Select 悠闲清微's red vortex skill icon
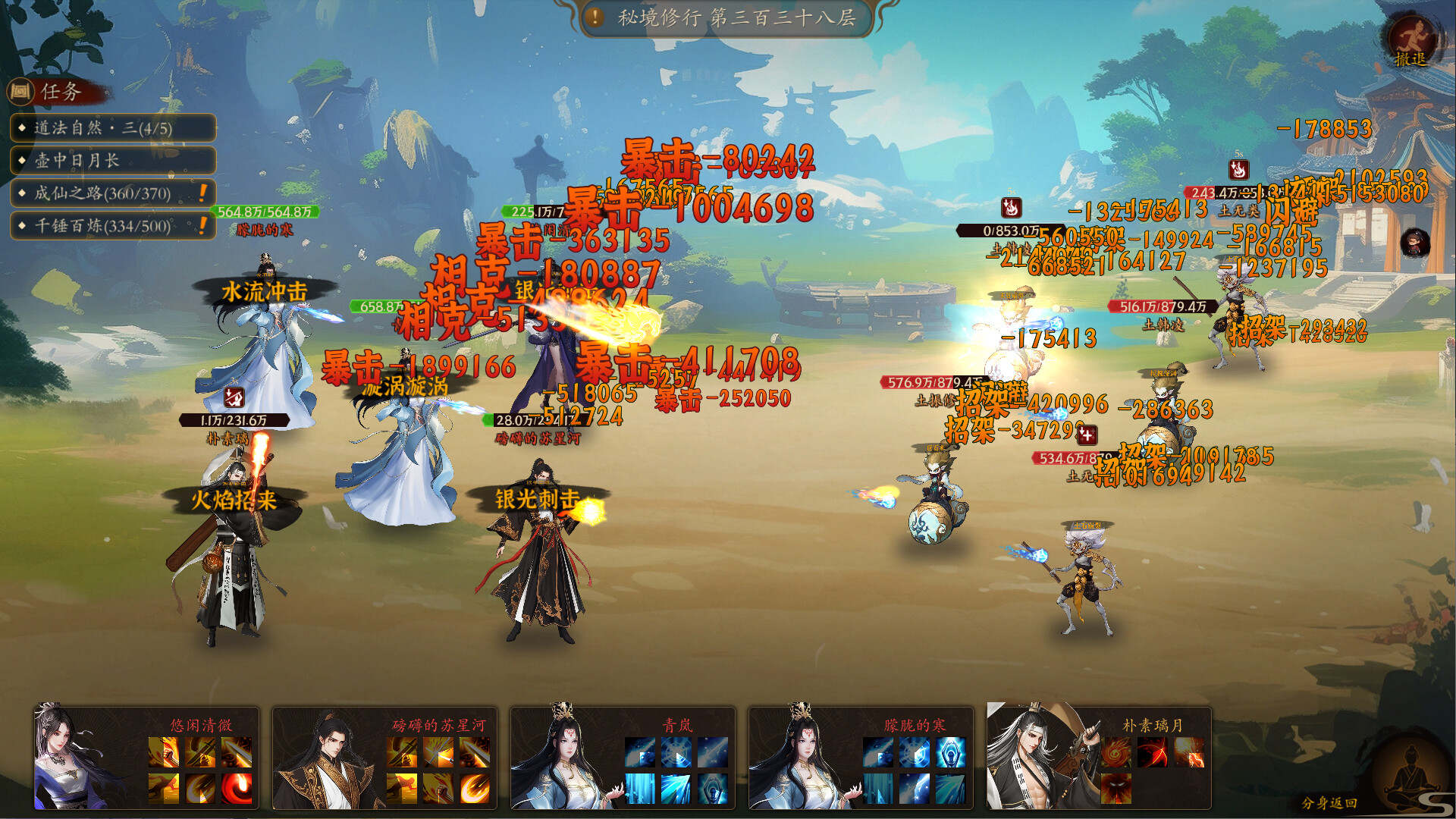 pos(237,787)
